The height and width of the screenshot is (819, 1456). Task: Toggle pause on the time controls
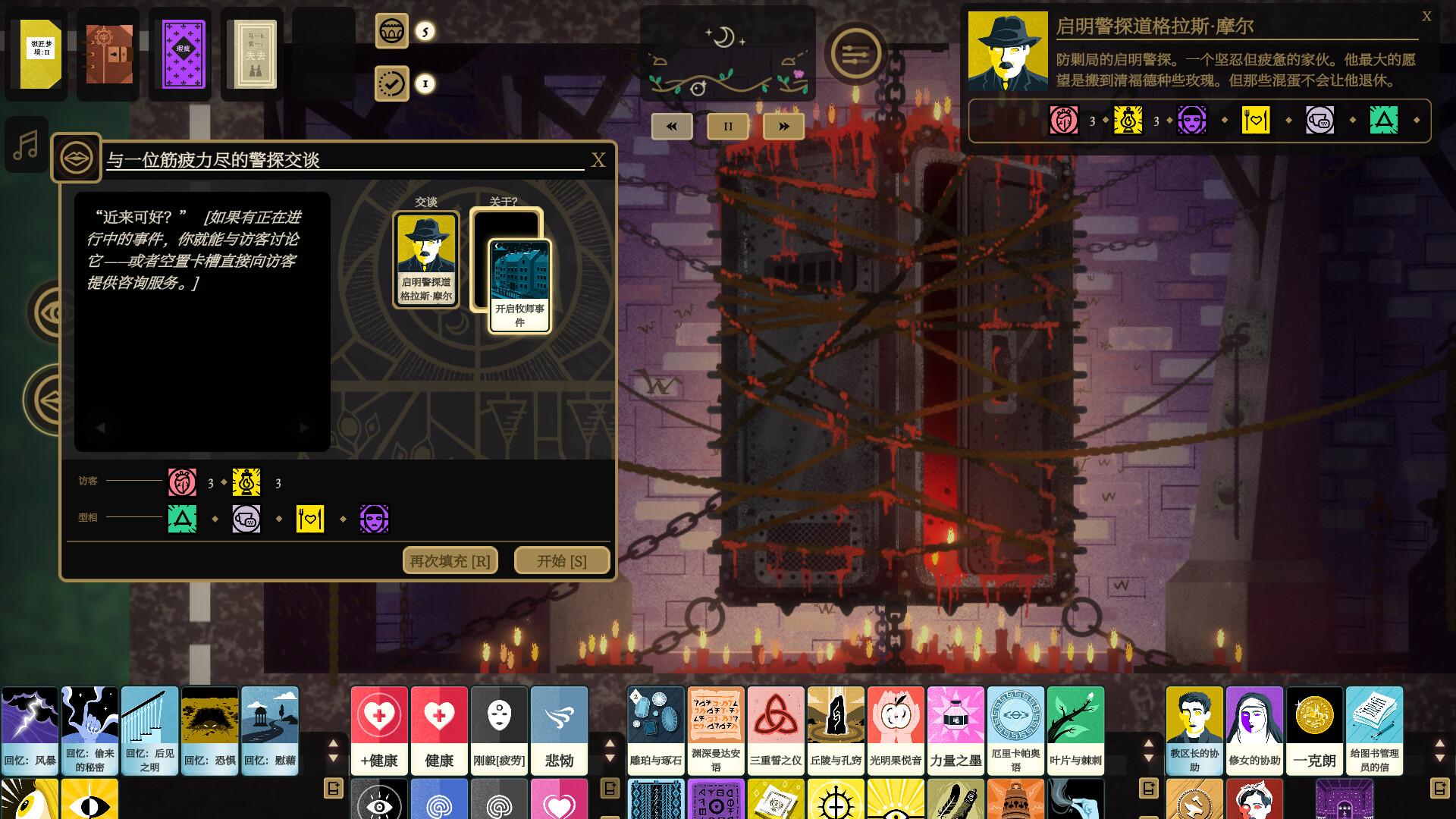727,126
